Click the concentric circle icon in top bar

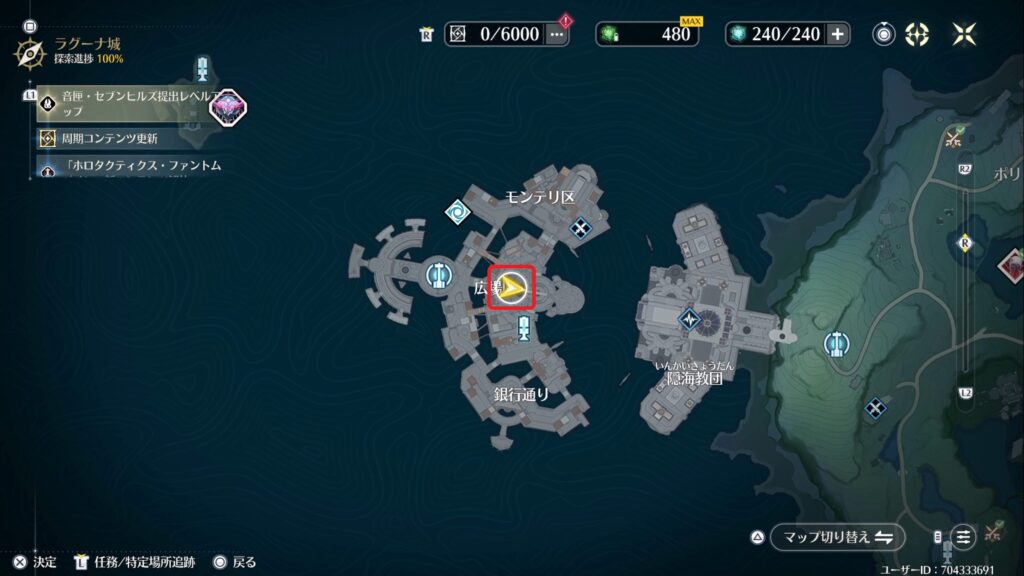tap(884, 34)
